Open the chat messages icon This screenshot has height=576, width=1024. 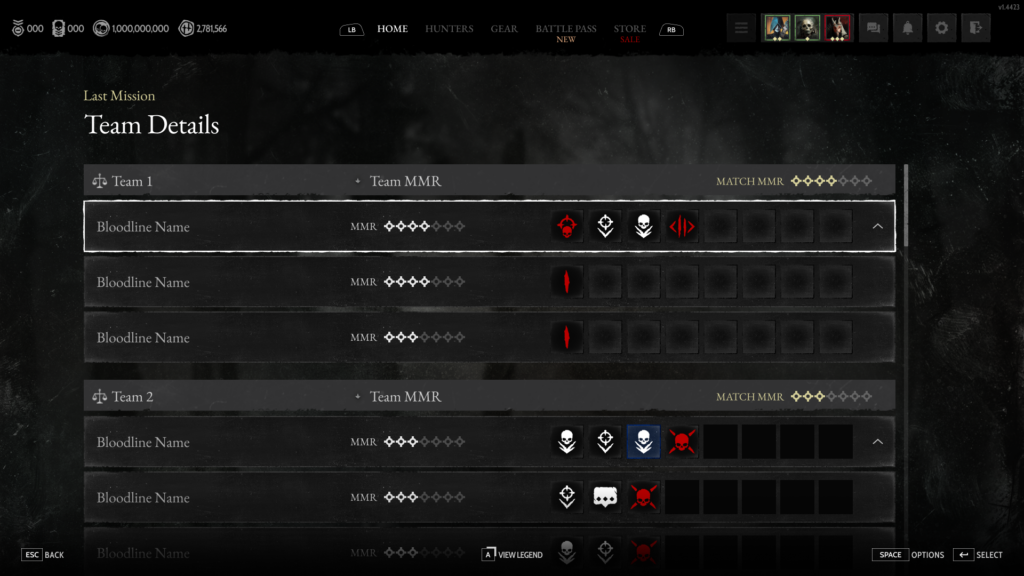[x=874, y=28]
